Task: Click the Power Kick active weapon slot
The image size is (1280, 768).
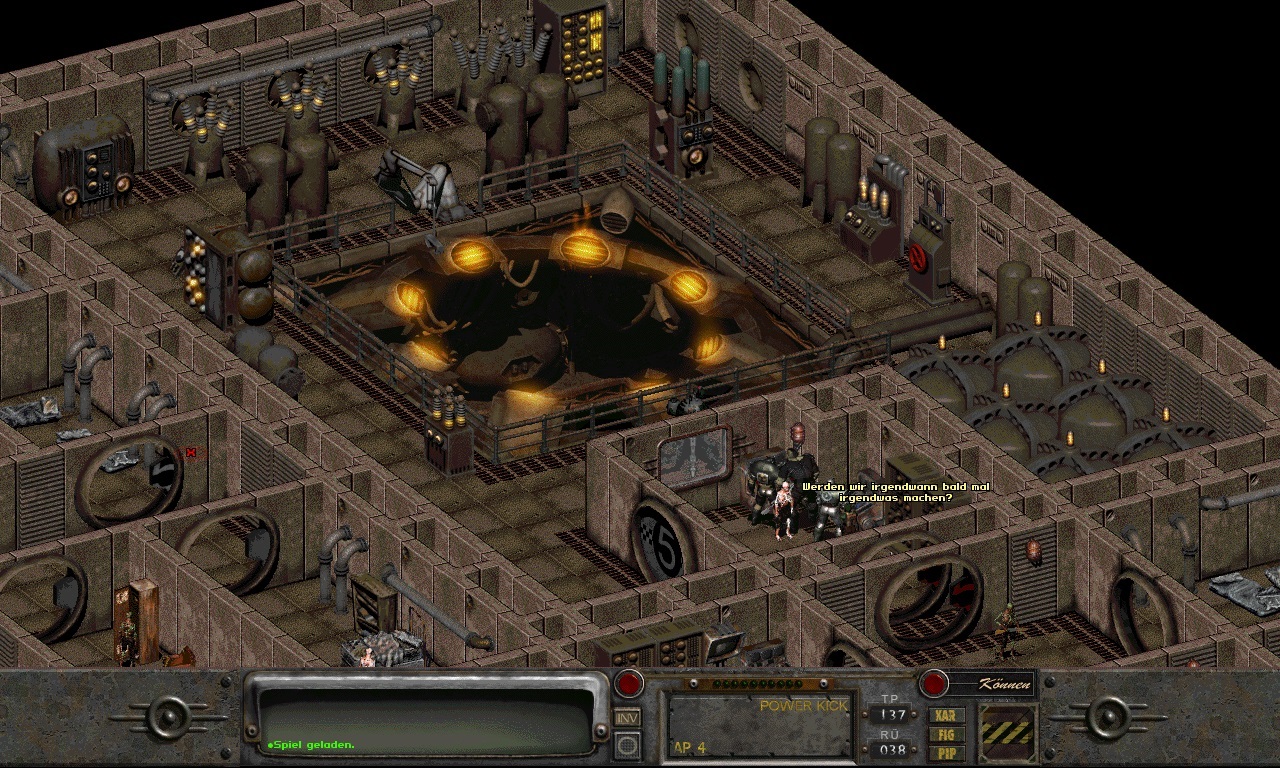Action: 760,725
